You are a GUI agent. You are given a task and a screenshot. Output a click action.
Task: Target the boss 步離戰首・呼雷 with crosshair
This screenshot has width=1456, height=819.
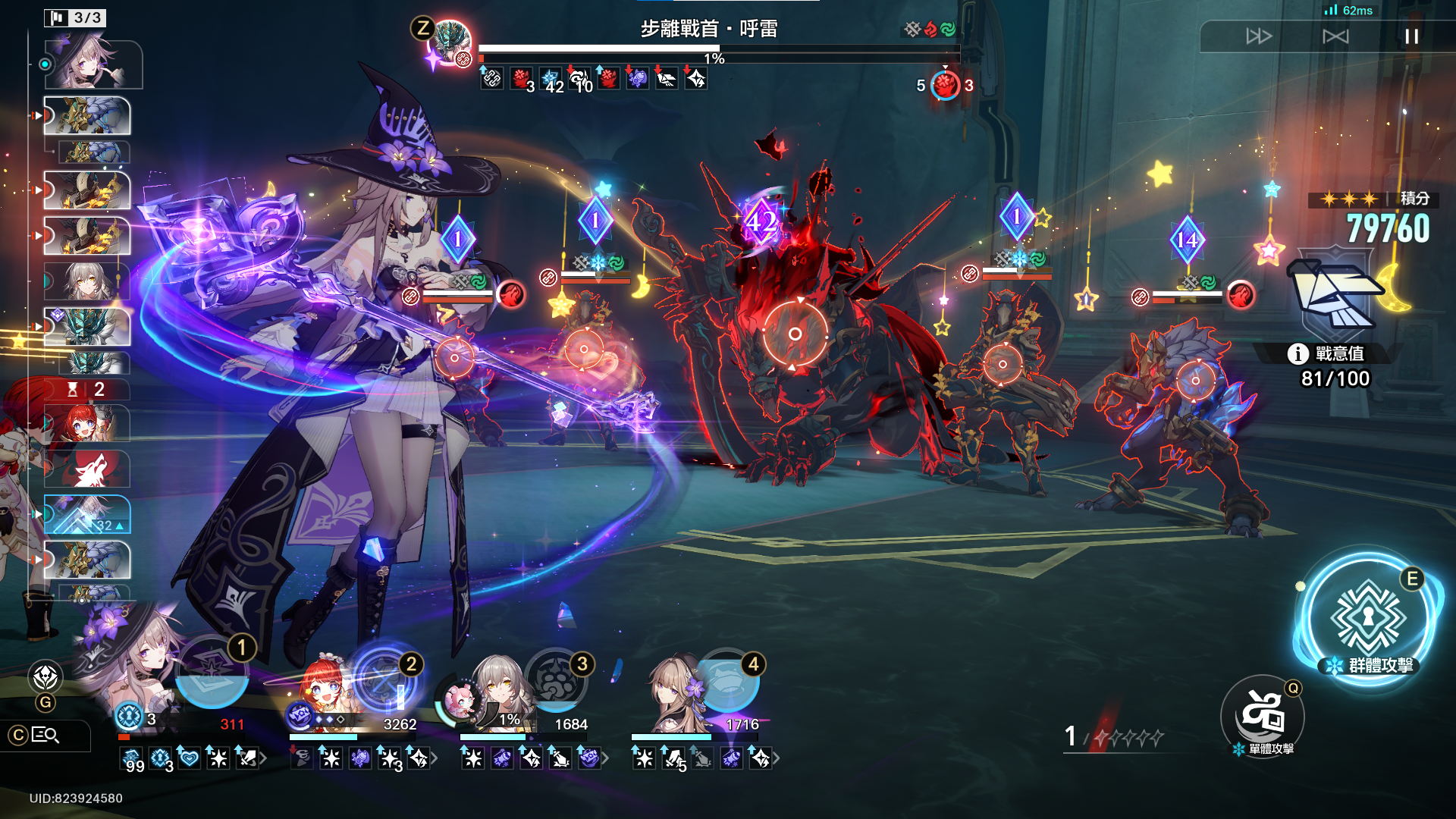[795, 334]
